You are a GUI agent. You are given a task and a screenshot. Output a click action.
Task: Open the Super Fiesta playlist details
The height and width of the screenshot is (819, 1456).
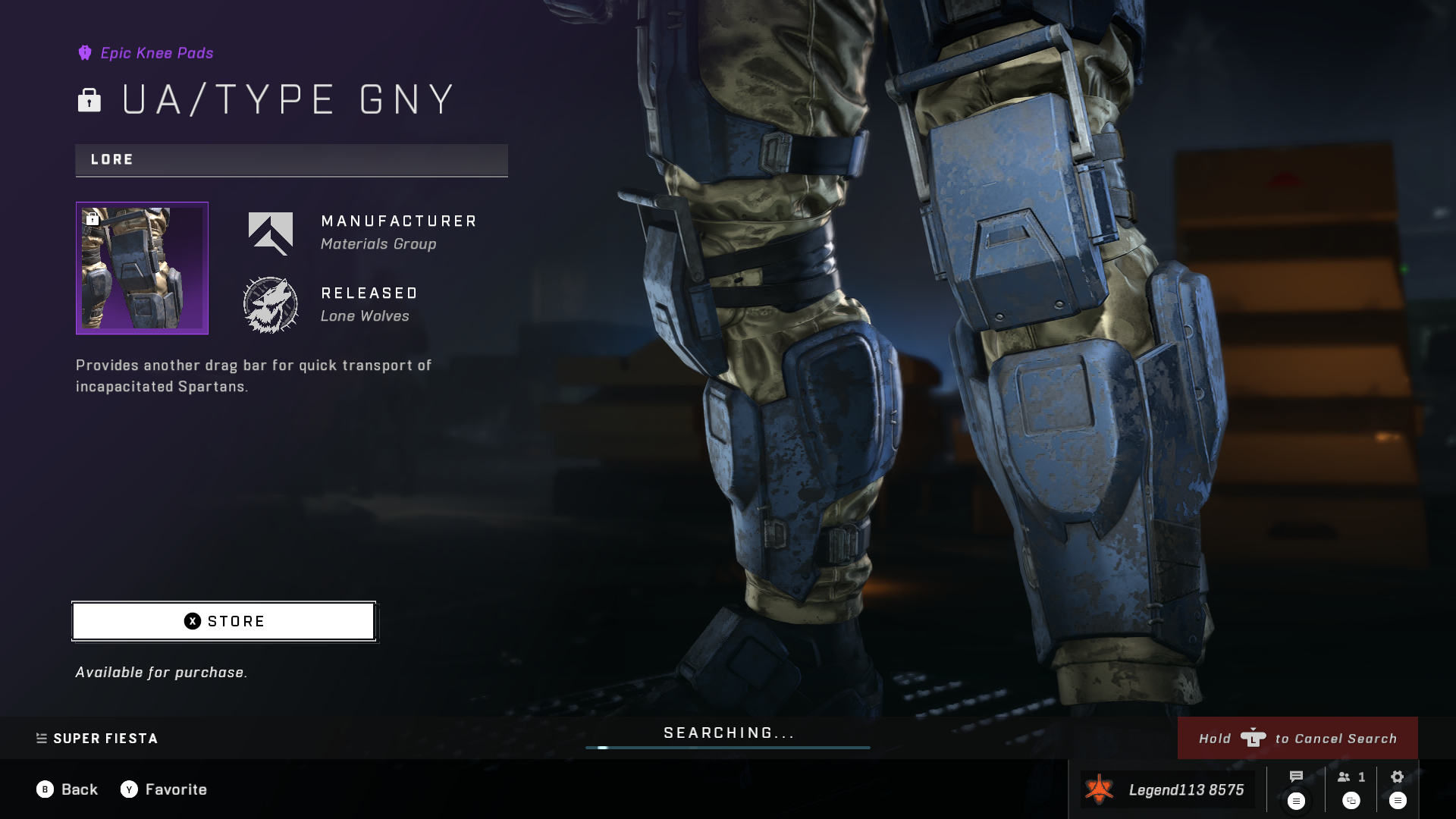(x=97, y=739)
